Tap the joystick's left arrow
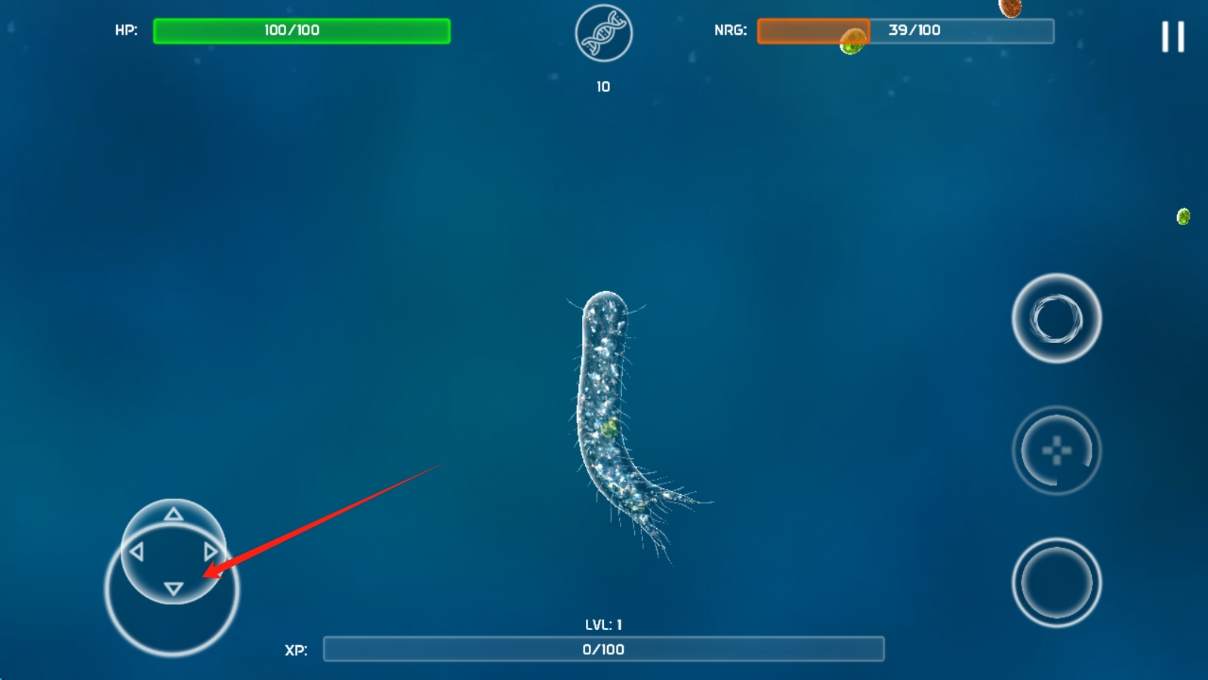1208x680 pixels. [x=136, y=552]
